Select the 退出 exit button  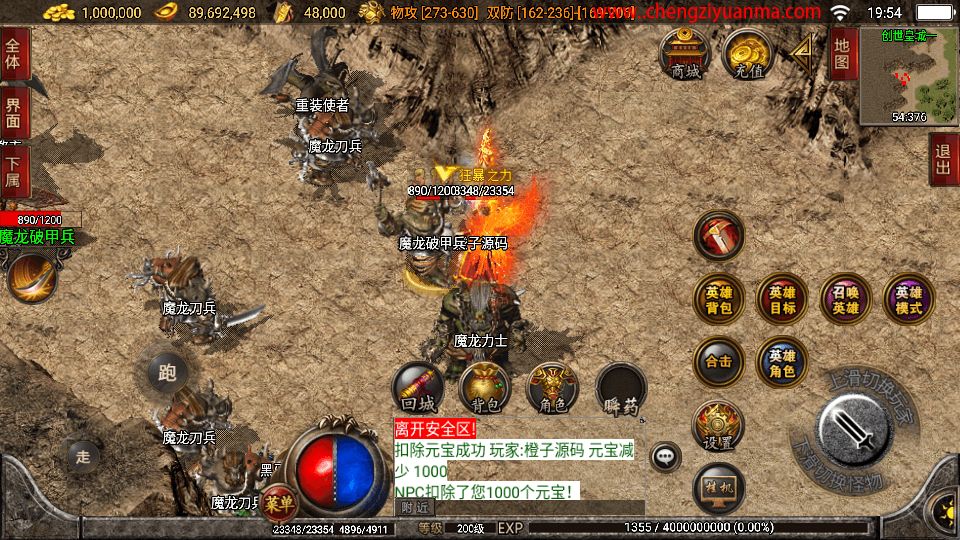943,160
